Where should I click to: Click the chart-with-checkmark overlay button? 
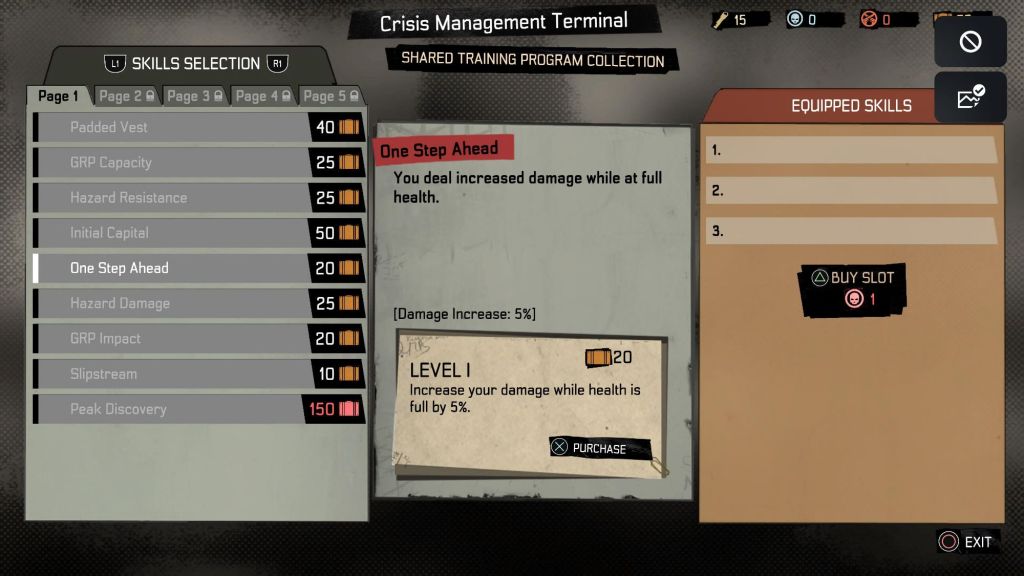(x=970, y=97)
